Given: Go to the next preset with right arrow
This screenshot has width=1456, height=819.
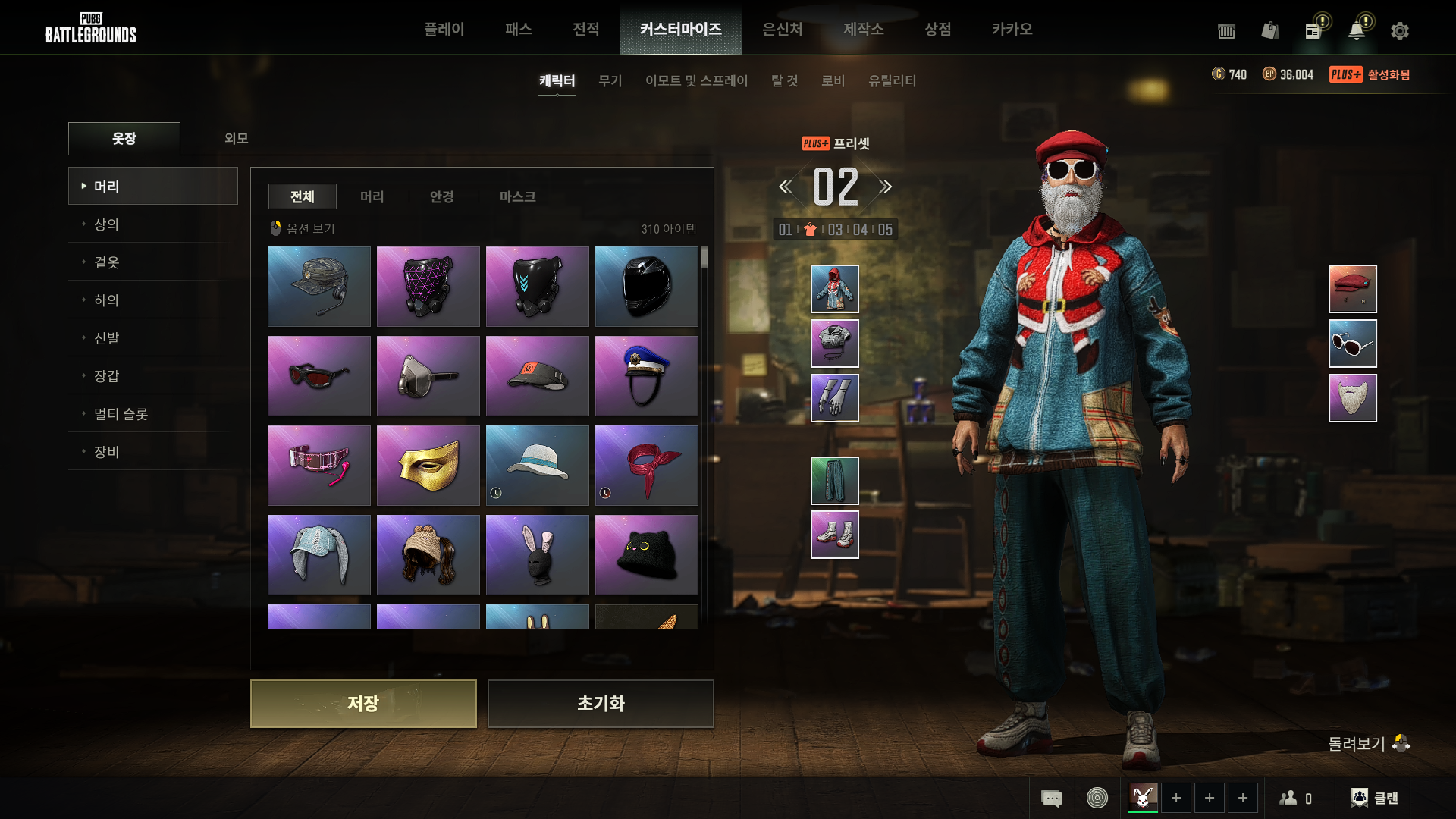Looking at the screenshot, I should 886,187.
